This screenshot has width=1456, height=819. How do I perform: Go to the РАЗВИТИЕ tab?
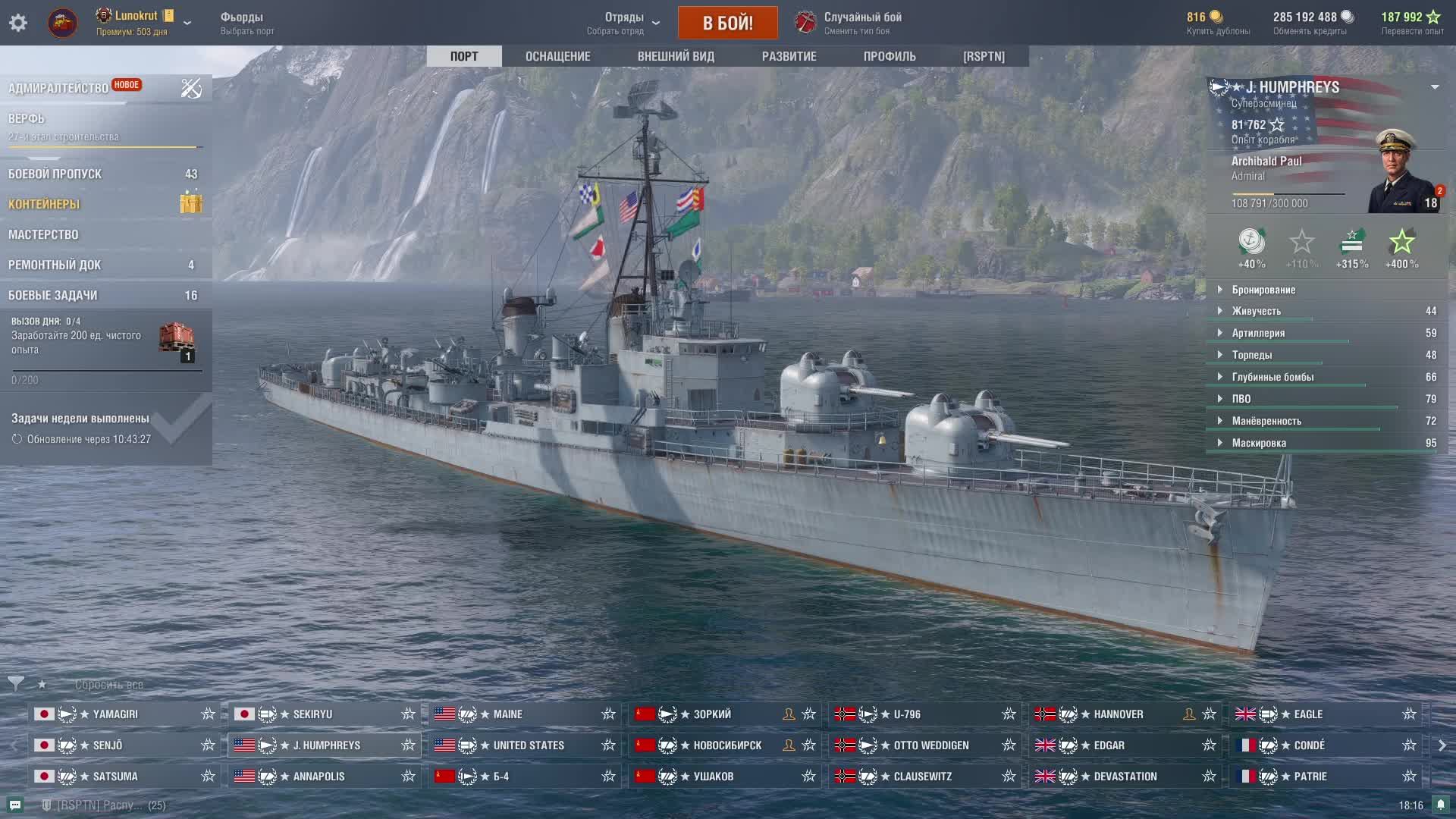789,56
